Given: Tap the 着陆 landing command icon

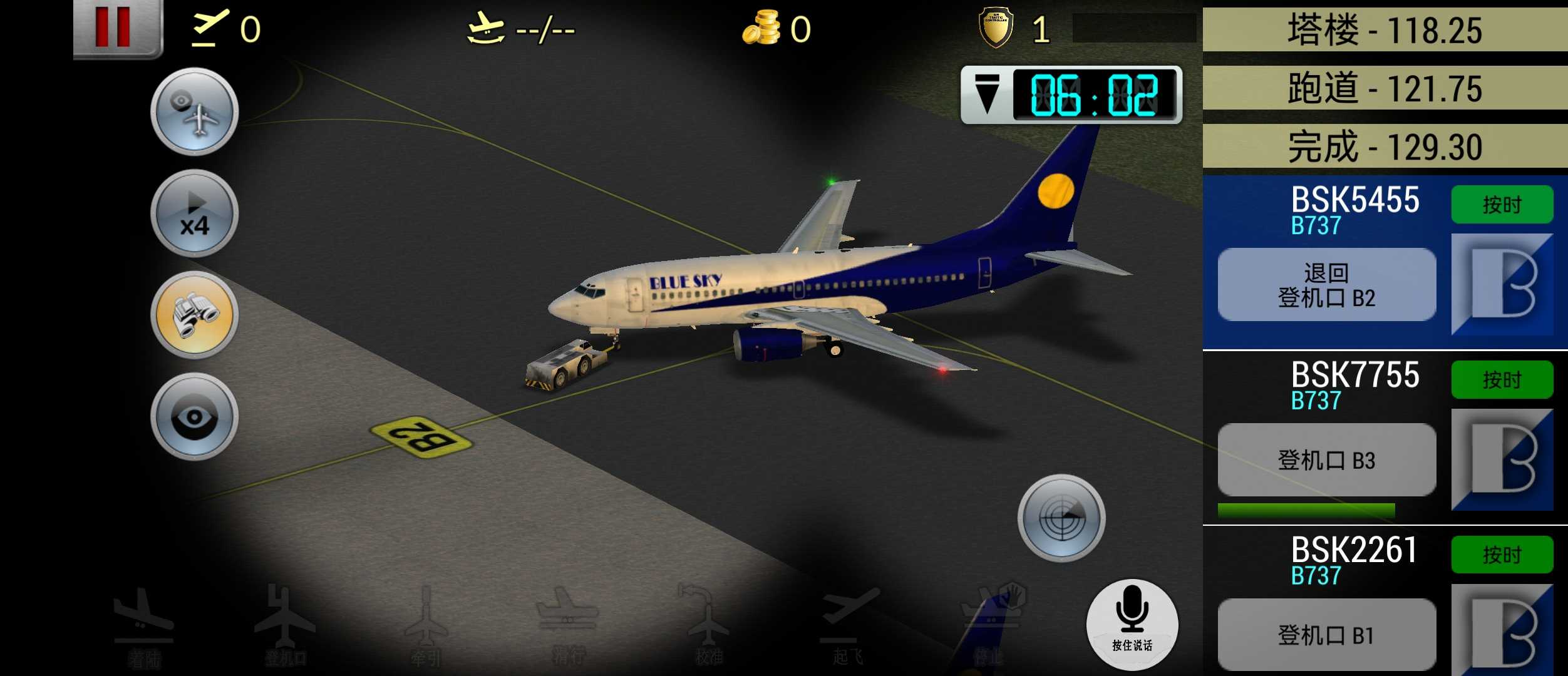Looking at the screenshot, I should coord(144,626).
